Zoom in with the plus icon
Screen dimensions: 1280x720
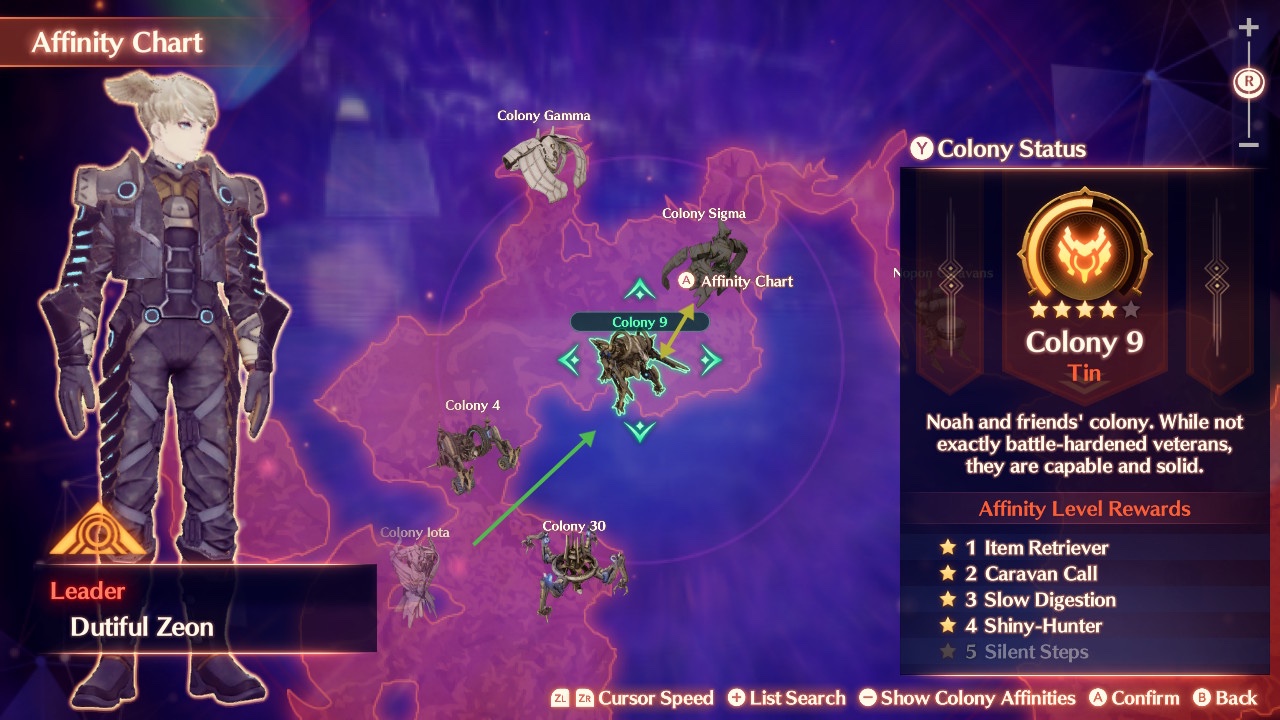tap(1248, 28)
